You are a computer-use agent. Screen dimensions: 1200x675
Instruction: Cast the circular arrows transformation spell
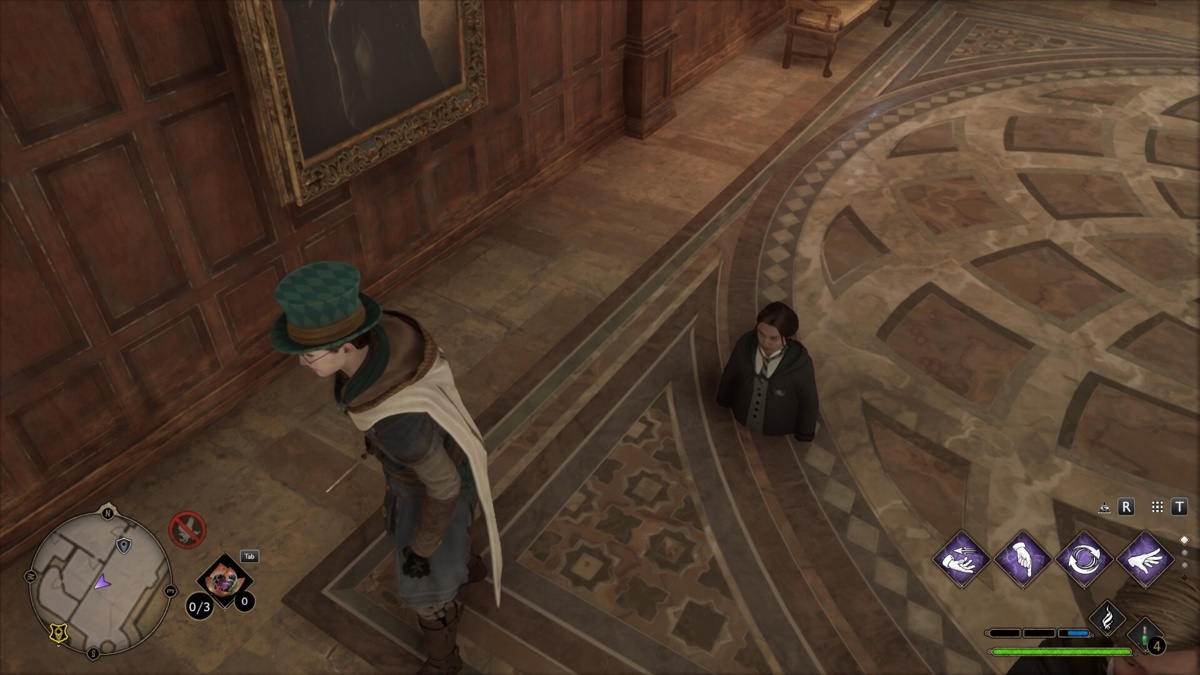tap(1084, 558)
